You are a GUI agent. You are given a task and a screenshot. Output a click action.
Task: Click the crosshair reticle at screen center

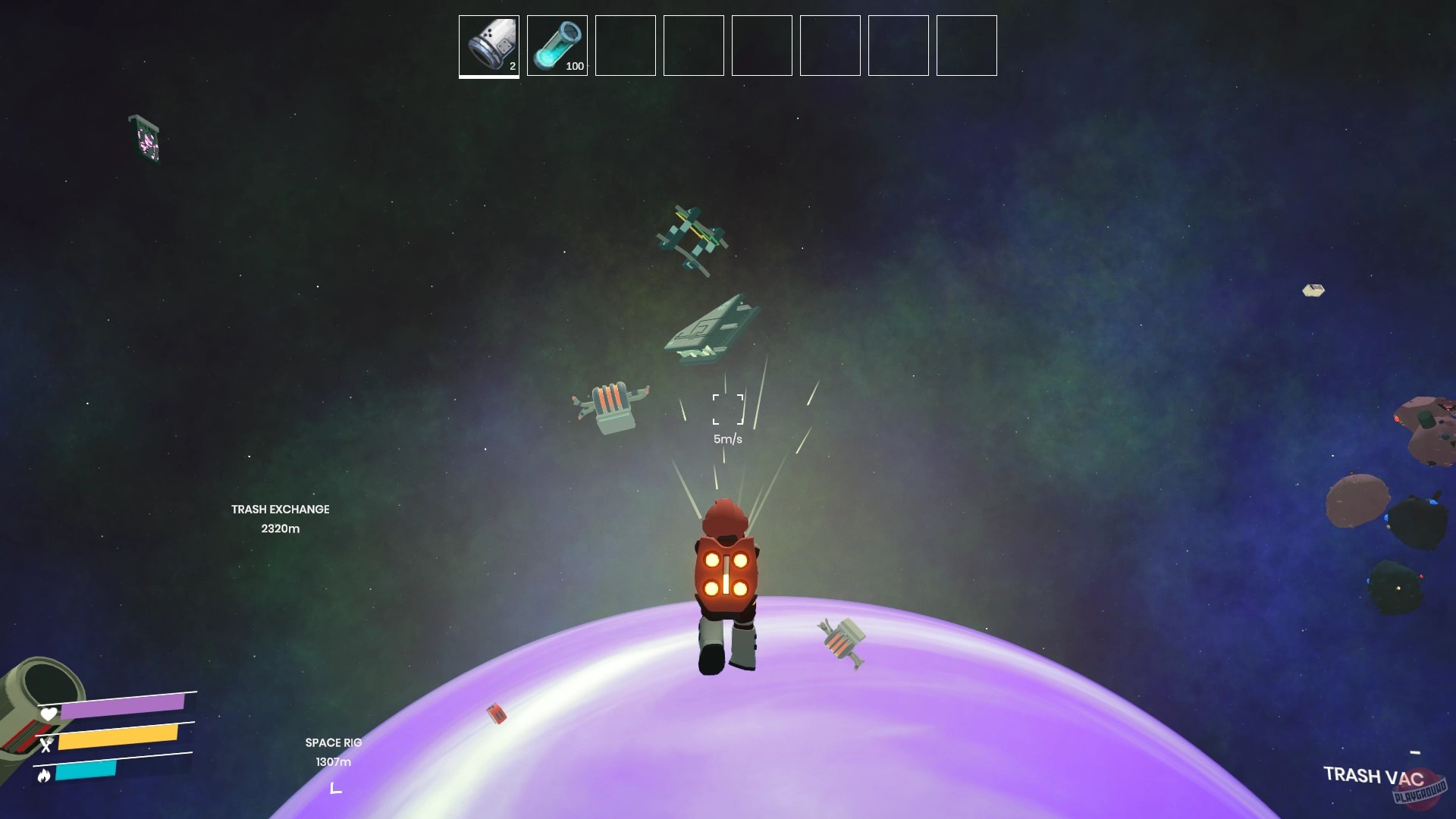tap(727, 408)
